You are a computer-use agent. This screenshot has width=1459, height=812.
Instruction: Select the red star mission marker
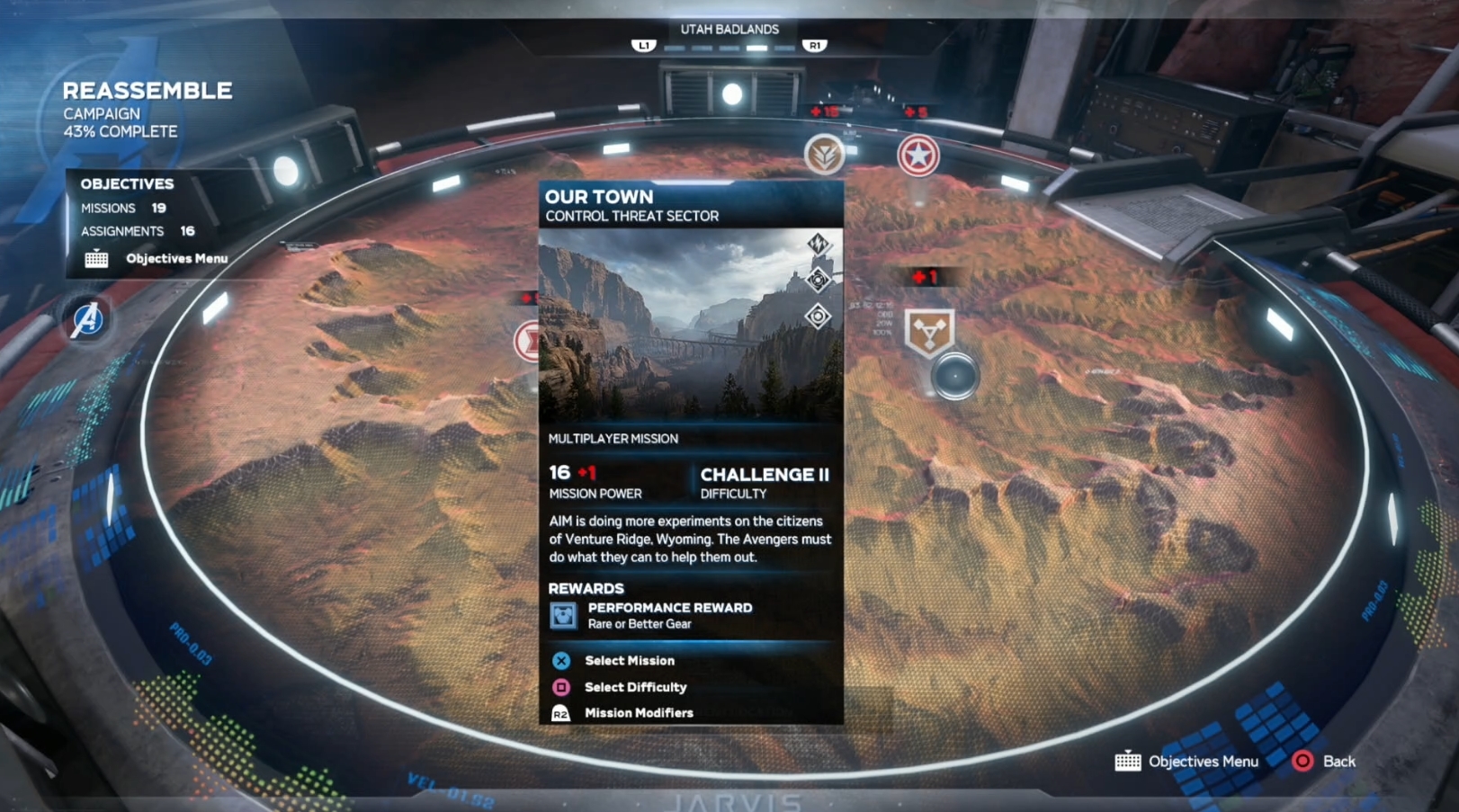(917, 156)
